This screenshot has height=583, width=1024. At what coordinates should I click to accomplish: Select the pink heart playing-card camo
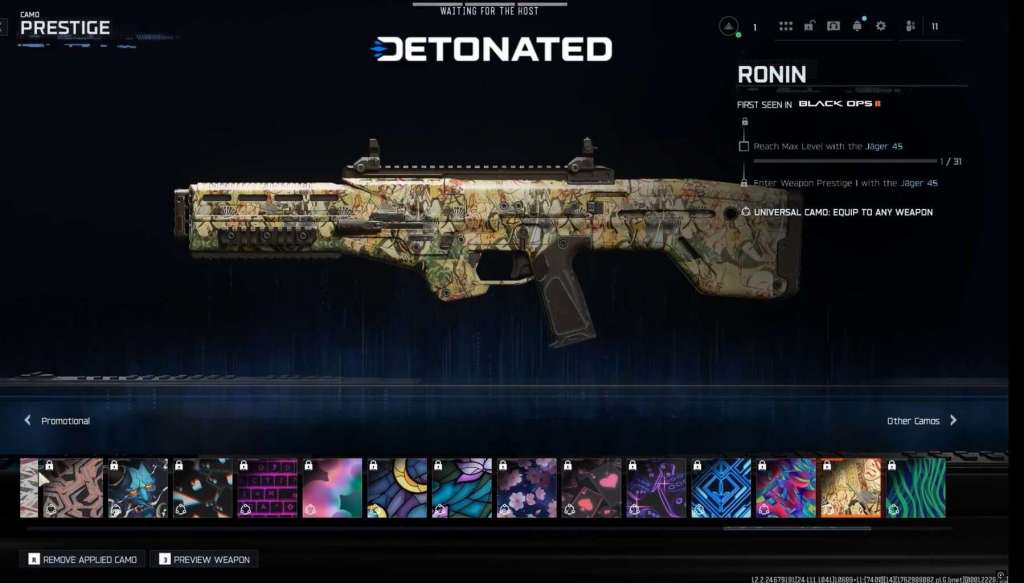(591, 488)
